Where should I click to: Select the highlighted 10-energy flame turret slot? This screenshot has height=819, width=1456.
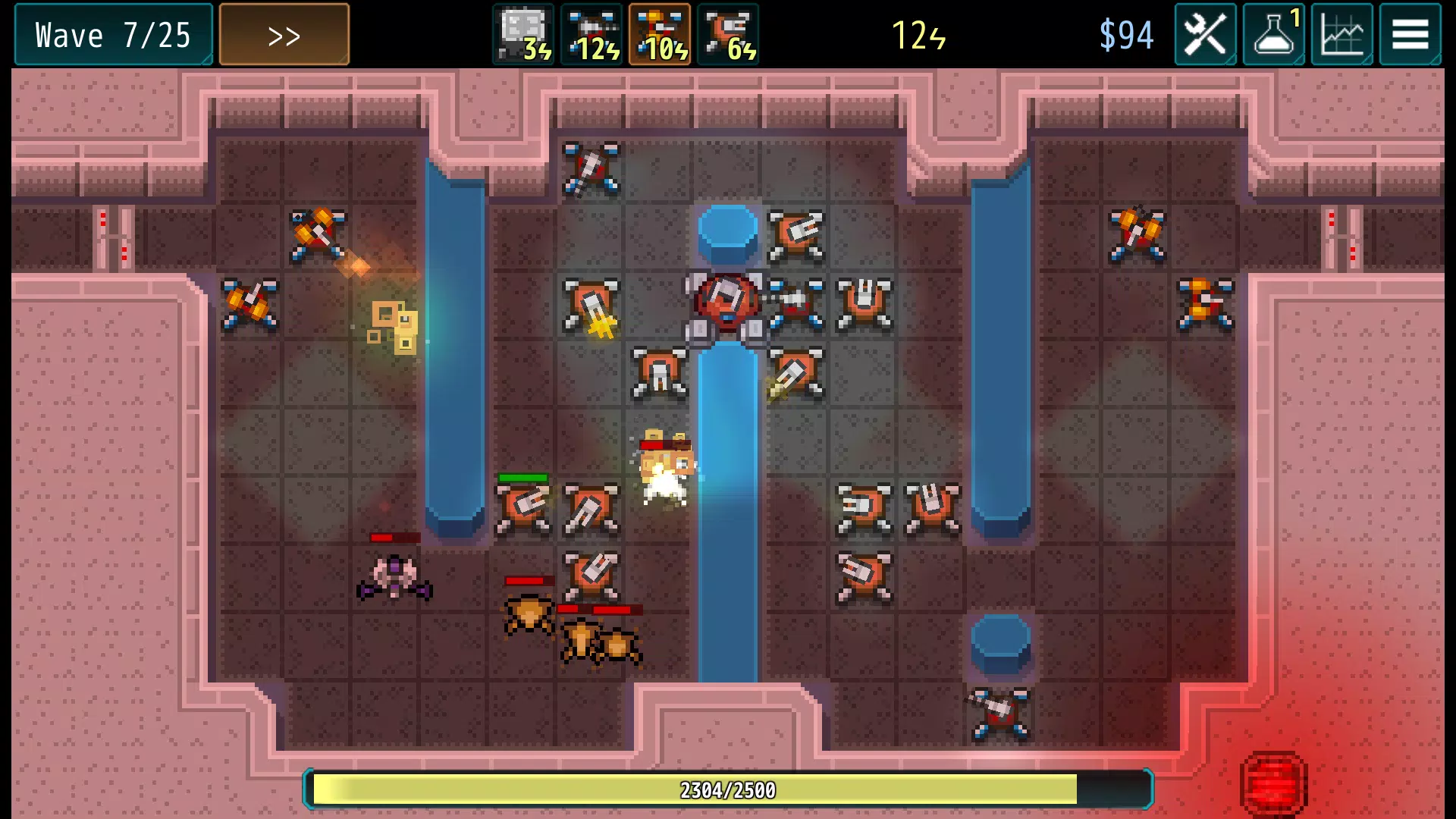point(660,35)
